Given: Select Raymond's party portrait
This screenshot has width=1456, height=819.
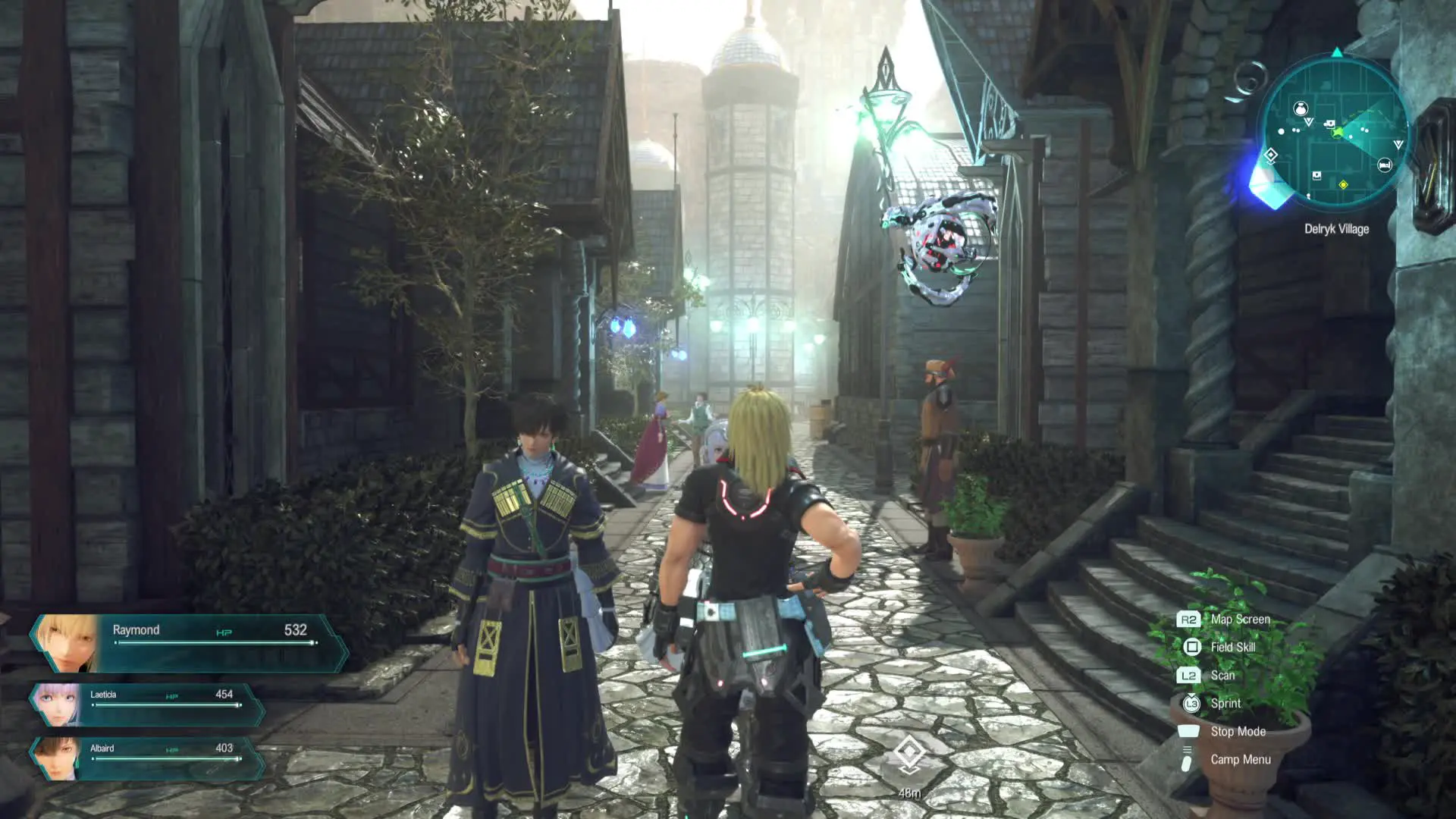Looking at the screenshot, I should click(68, 643).
